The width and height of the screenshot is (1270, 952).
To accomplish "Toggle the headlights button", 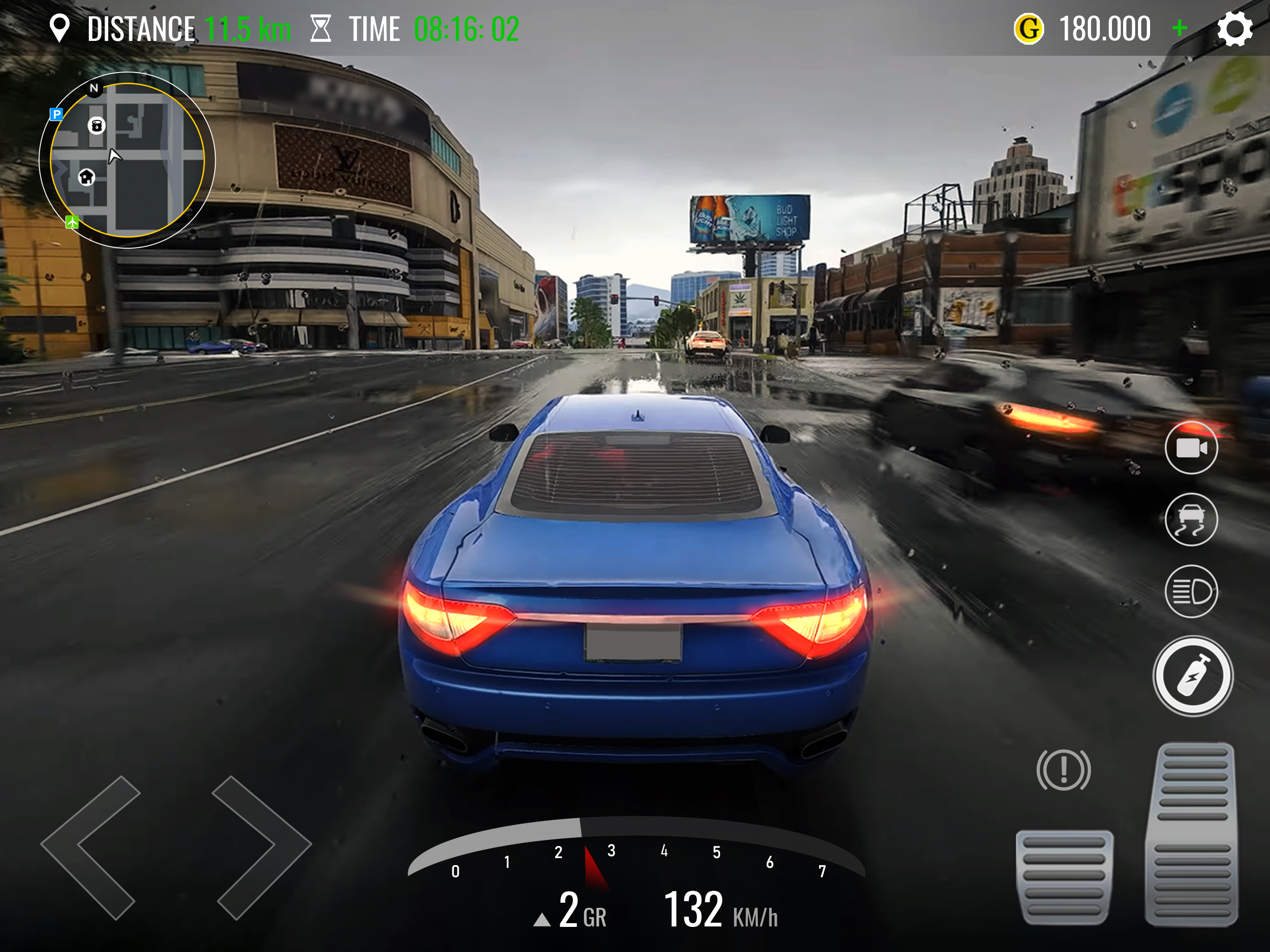I will tap(1191, 591).
